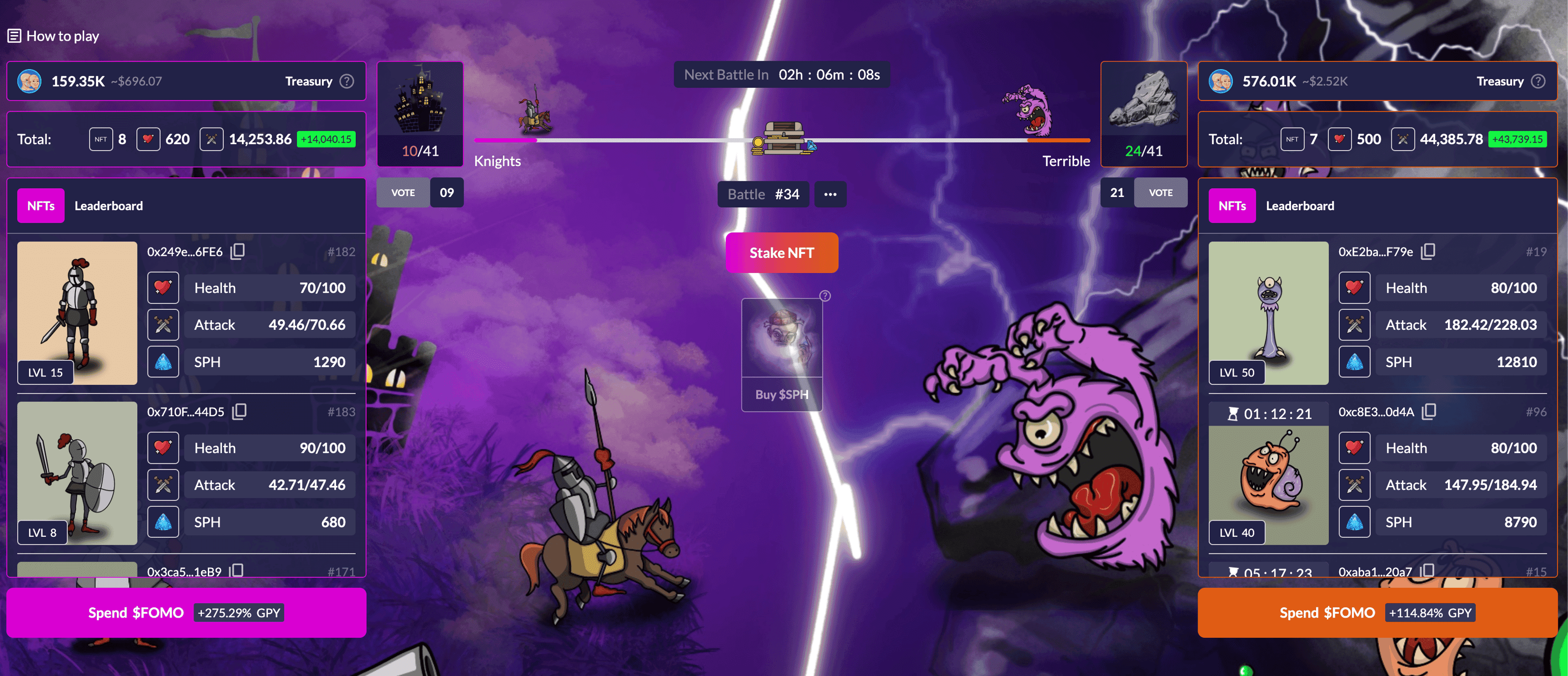Click the Stake NFT button

coord(781,253)
